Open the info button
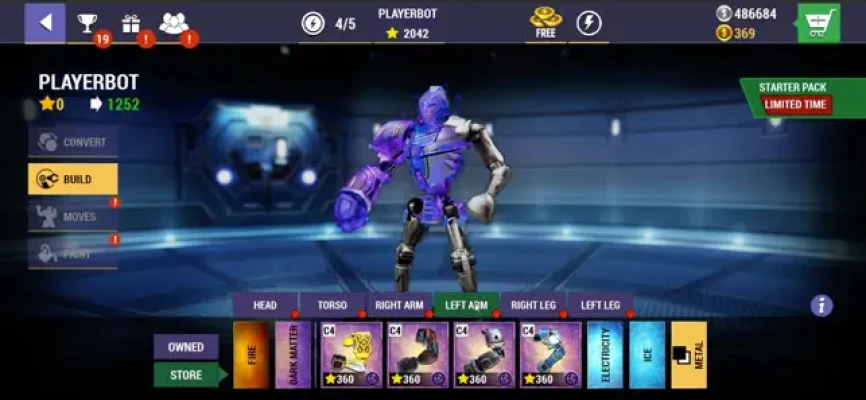 821,306
